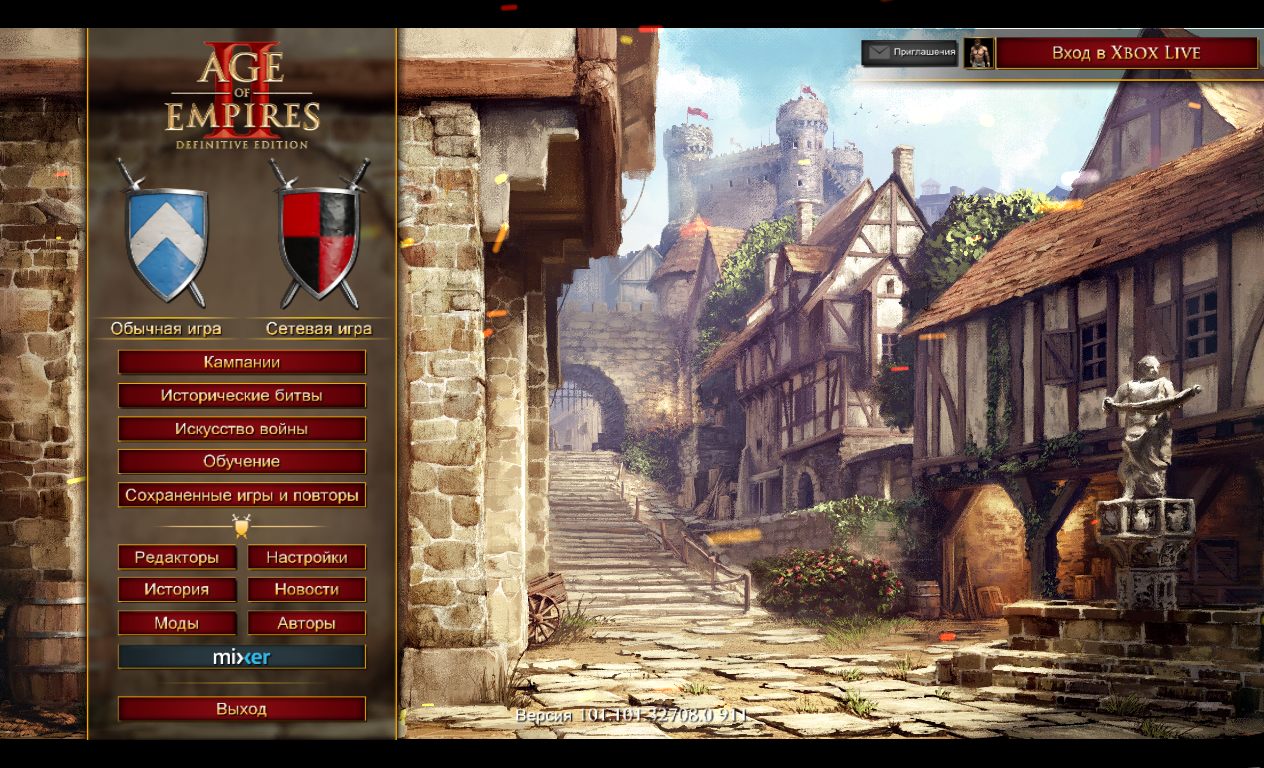Open the Настройки settings
The height and width of the screenshot is (768, 1264).
[306, 557]
